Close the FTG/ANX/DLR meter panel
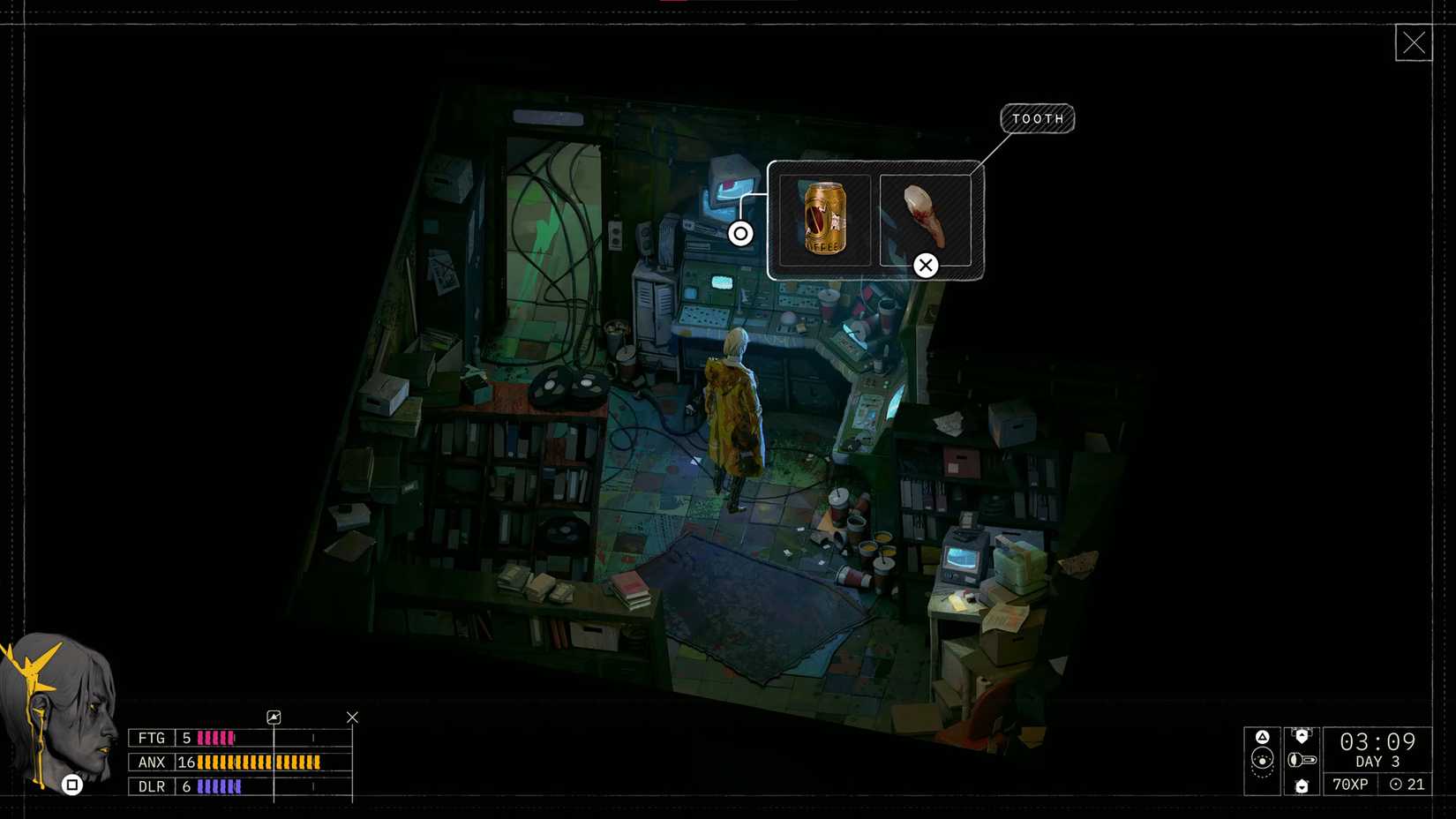This screenshot has height=819, width=1456. click(x=352, y=717)
